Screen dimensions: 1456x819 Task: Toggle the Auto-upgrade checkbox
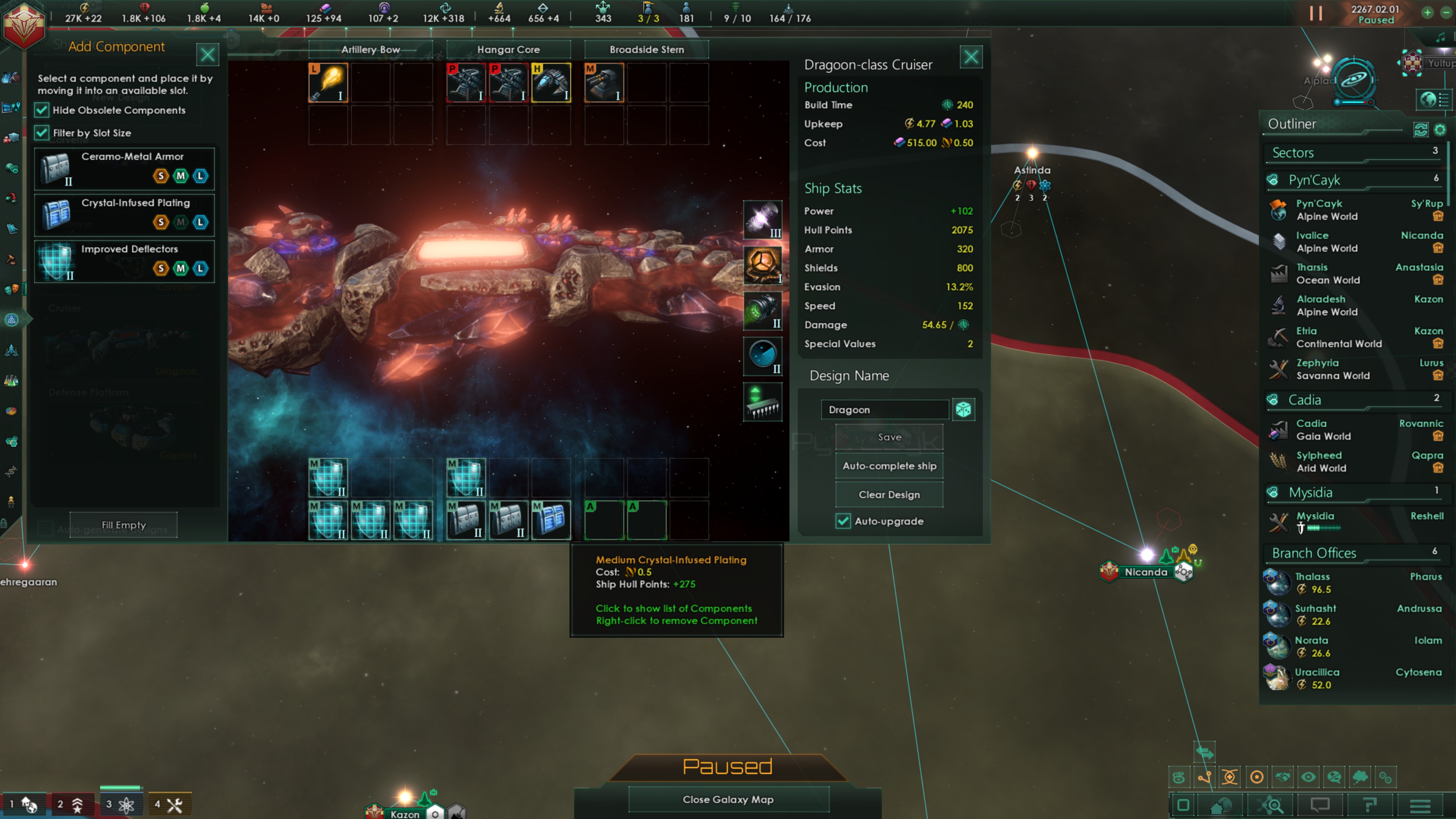click(x=843, y=521)
